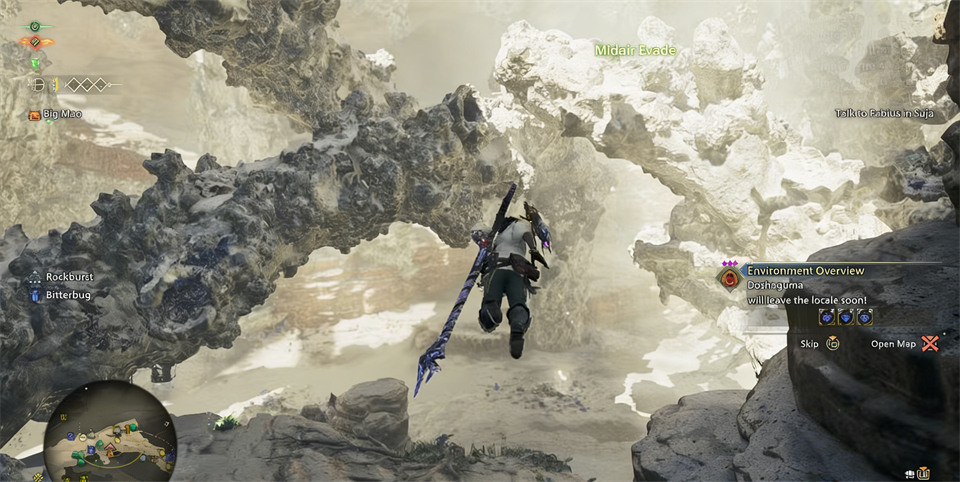The height and width of the screenshot is (482, 960).
Task: Select the Rockburst gathering entry
Action: [60, 277]
